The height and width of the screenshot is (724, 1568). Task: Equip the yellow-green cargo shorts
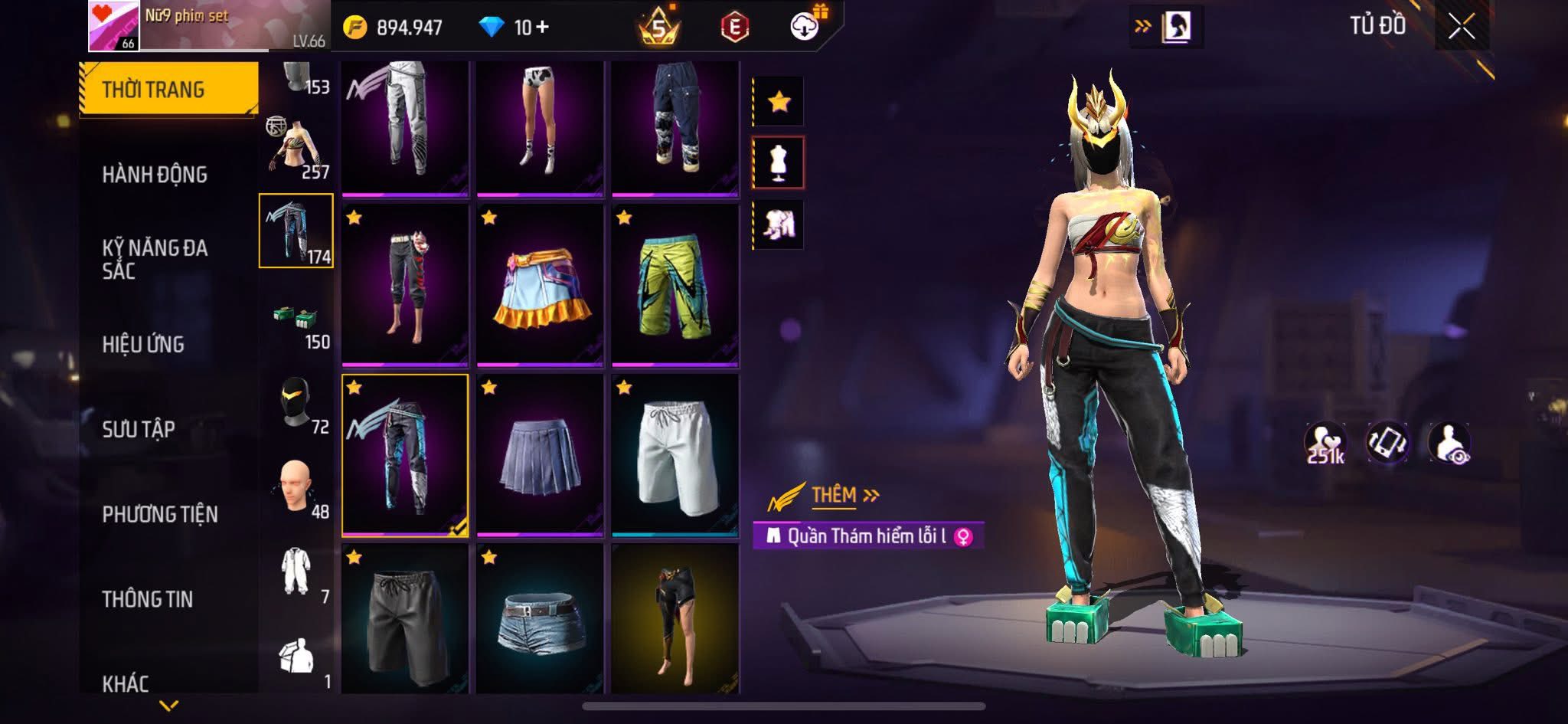click(x=675, y=284)
